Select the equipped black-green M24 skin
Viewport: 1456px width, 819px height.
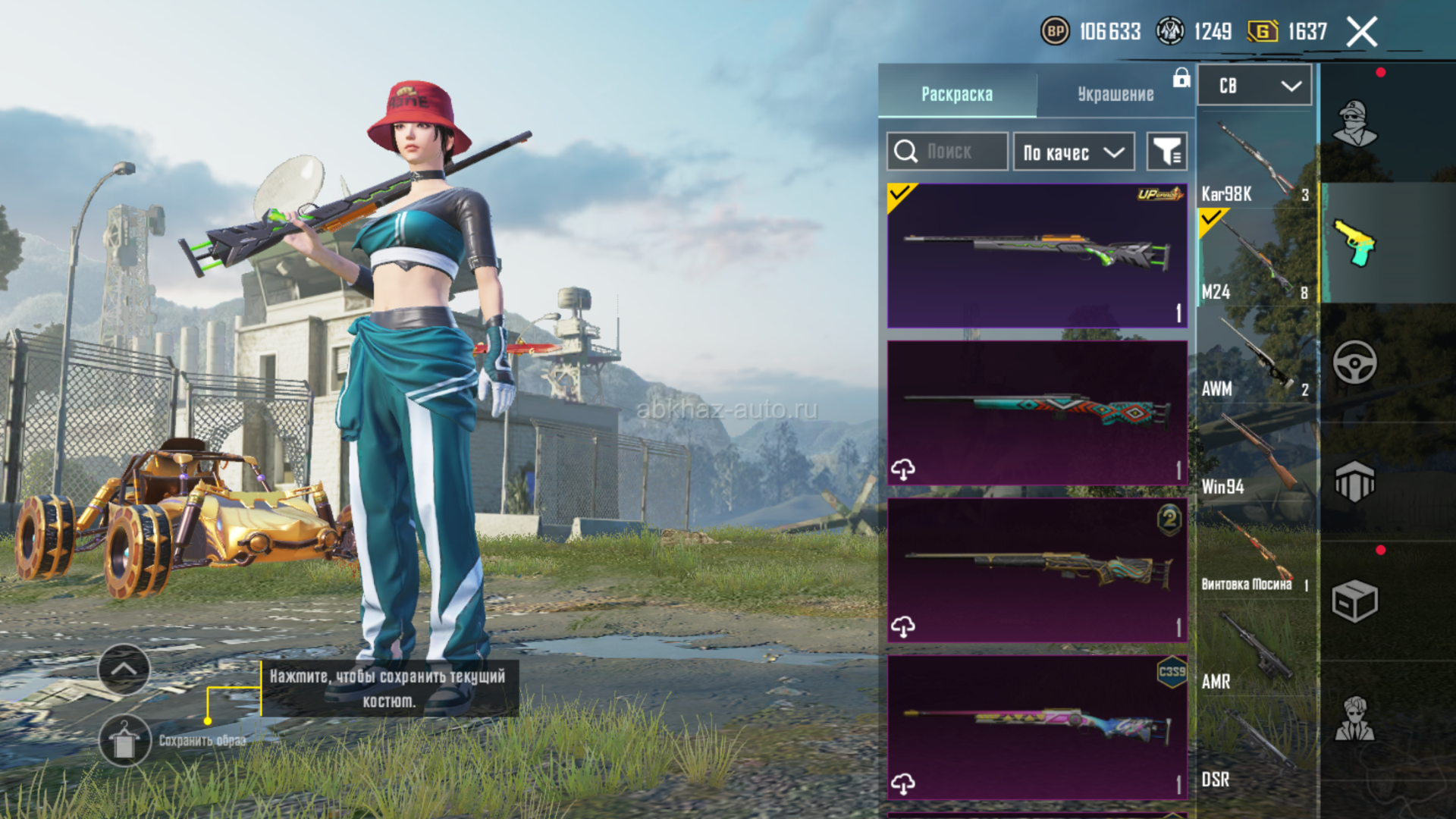pos(1037,256)
